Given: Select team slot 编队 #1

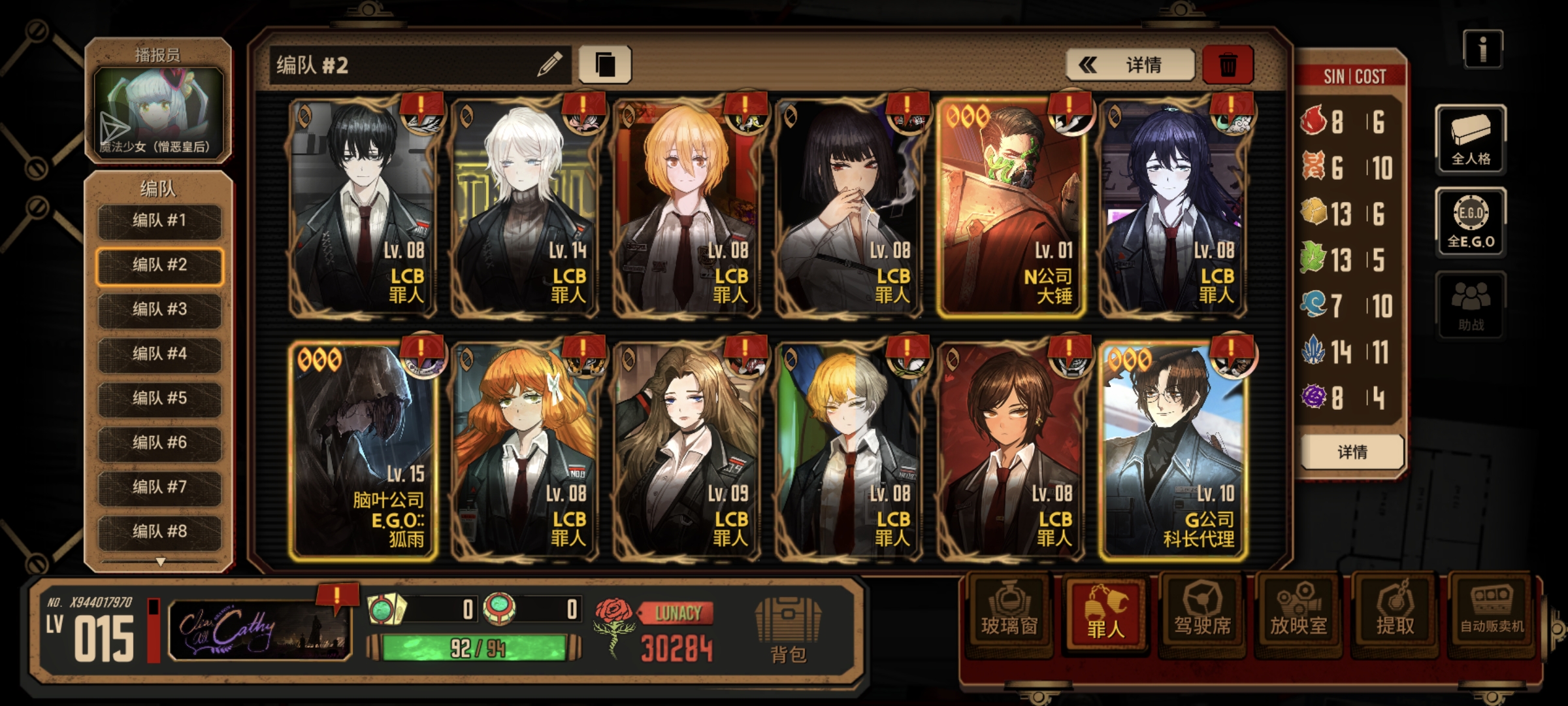Looking at the screenshot, I should tap(159, 221).
